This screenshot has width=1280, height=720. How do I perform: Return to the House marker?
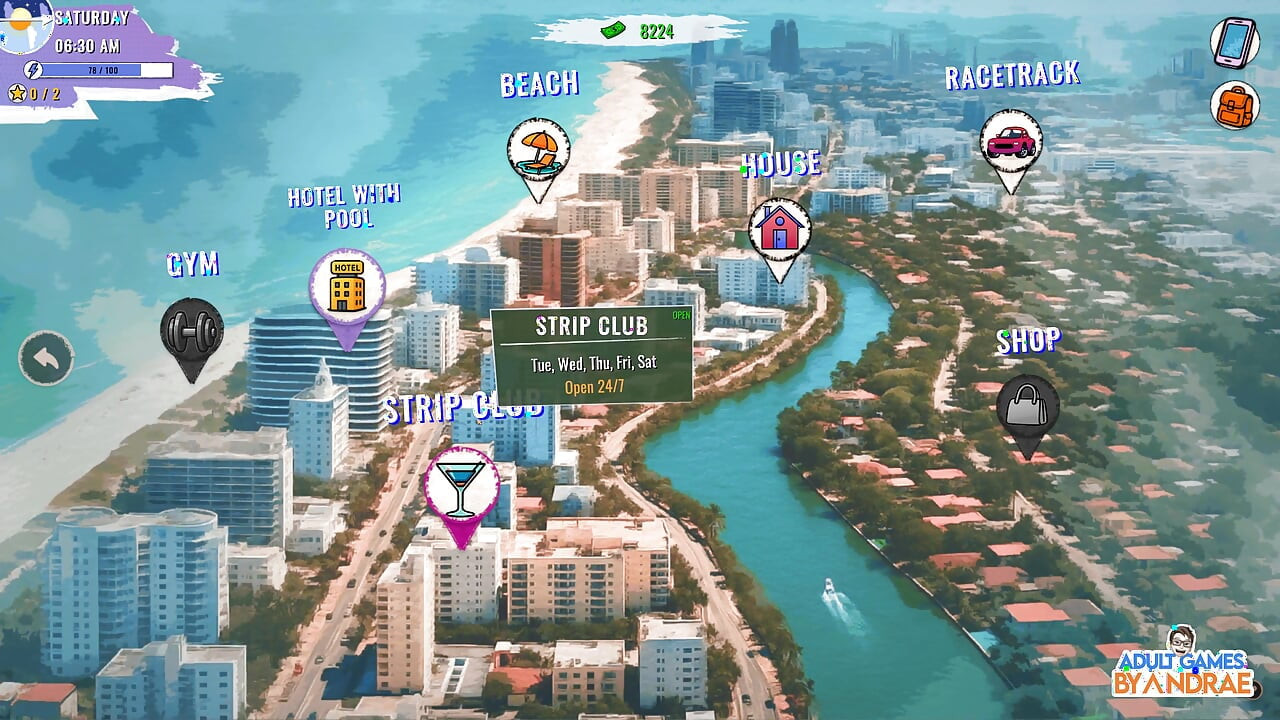[779, 230]
